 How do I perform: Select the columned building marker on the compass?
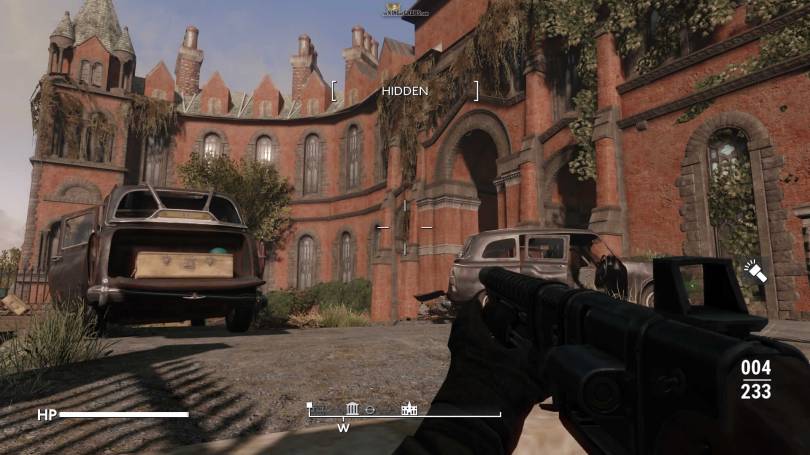(352, 408)
